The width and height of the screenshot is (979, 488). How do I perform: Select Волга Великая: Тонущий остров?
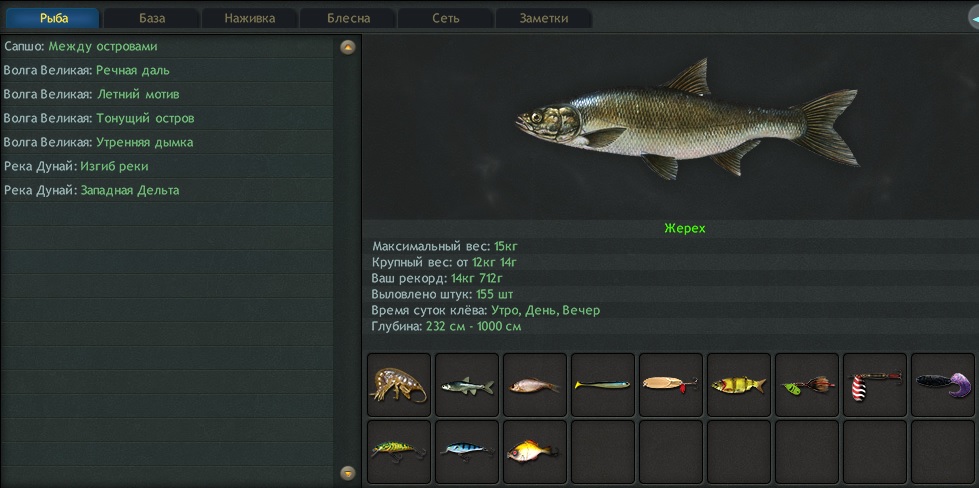(x=99, y=118)
